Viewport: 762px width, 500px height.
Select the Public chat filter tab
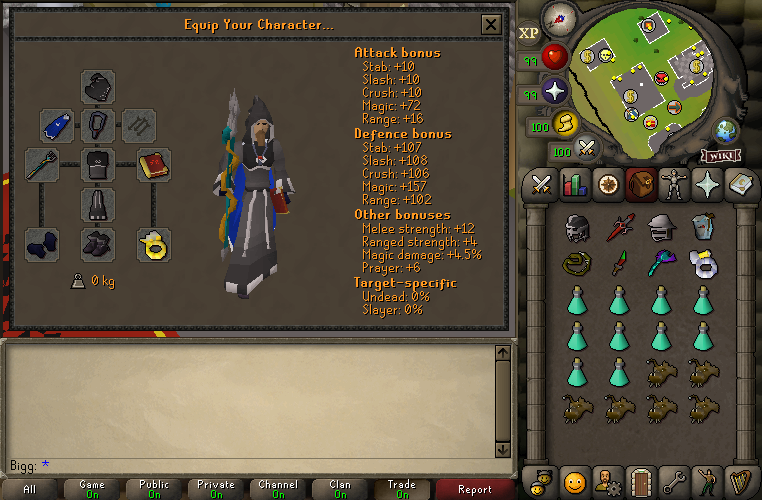tap(154, 489)
